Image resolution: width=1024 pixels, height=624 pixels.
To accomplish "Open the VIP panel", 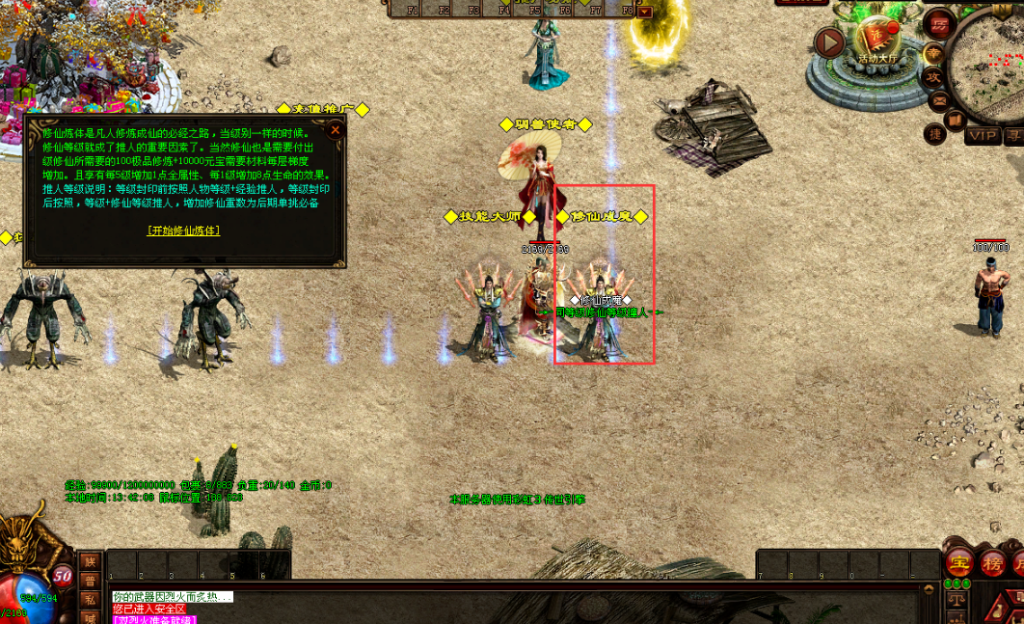I will pos(983,135).
